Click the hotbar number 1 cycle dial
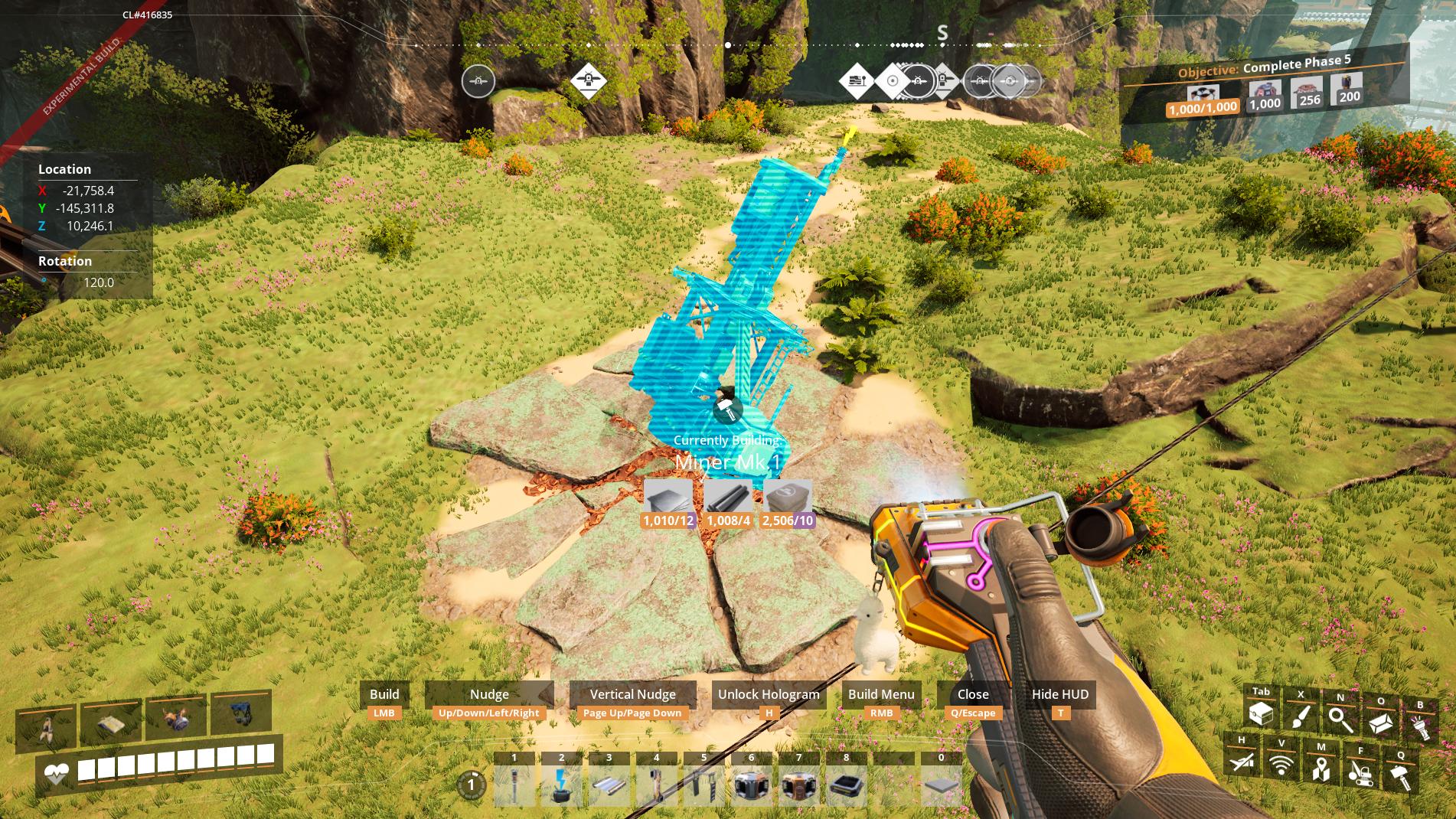The height and width of the screenshot is (819, 1456). click(472, 785)
